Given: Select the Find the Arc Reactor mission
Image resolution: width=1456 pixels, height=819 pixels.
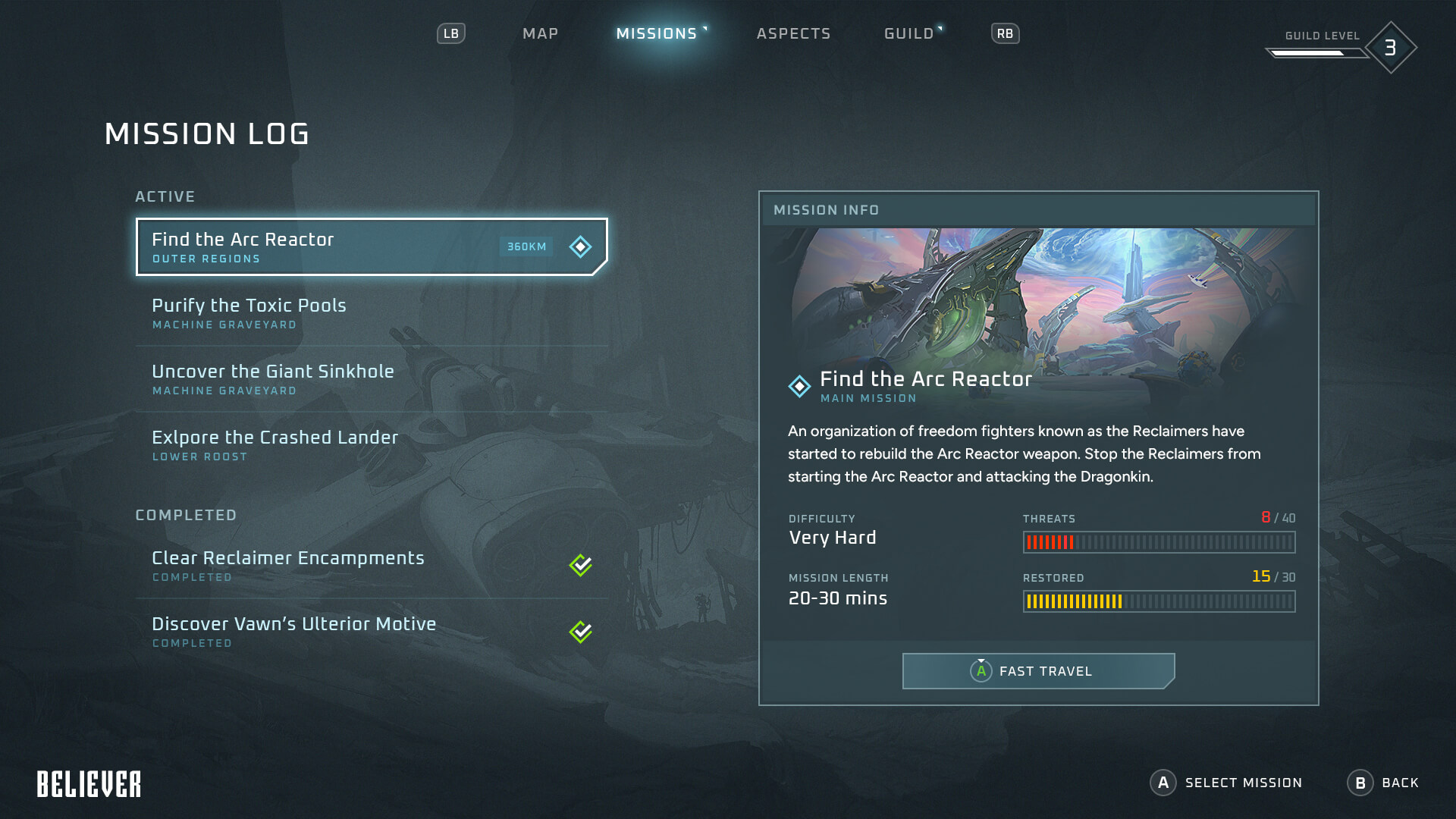Looking at the screenshot, I should pos(372,247).
